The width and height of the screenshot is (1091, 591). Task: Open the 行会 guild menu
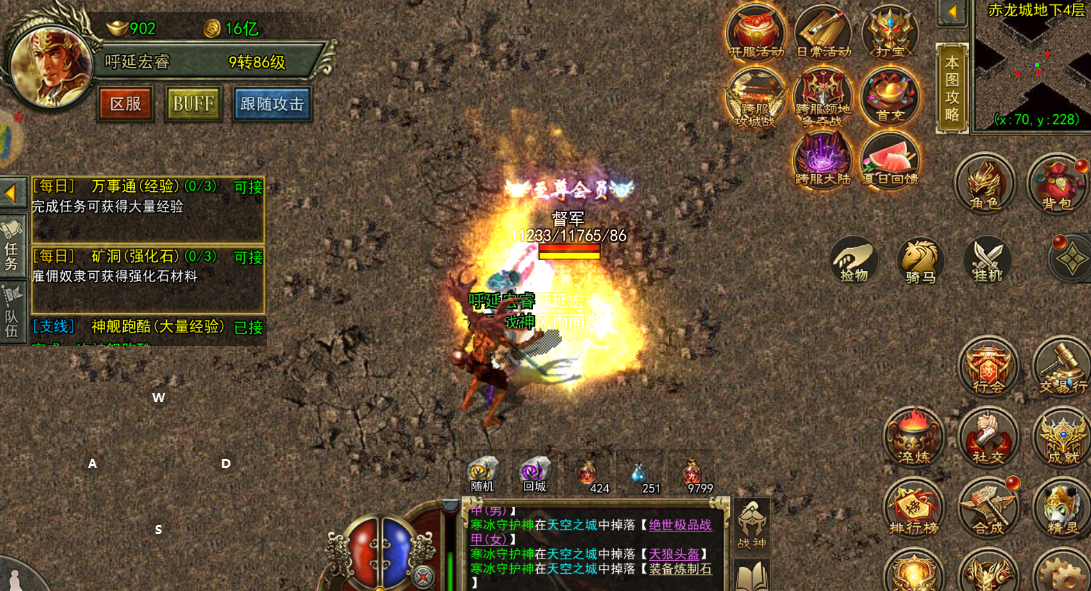989,367
